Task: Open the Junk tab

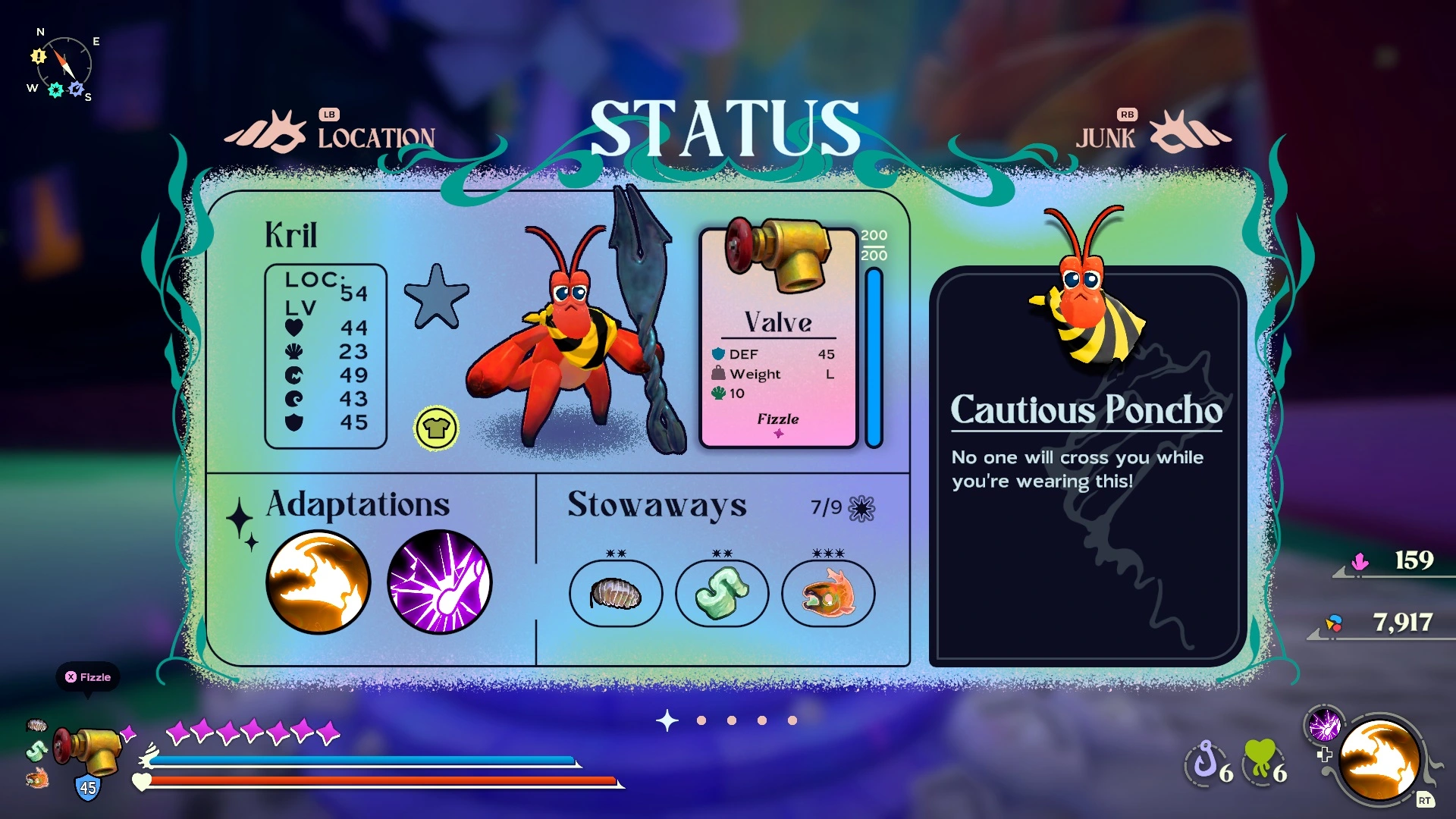Action: 1106,137
